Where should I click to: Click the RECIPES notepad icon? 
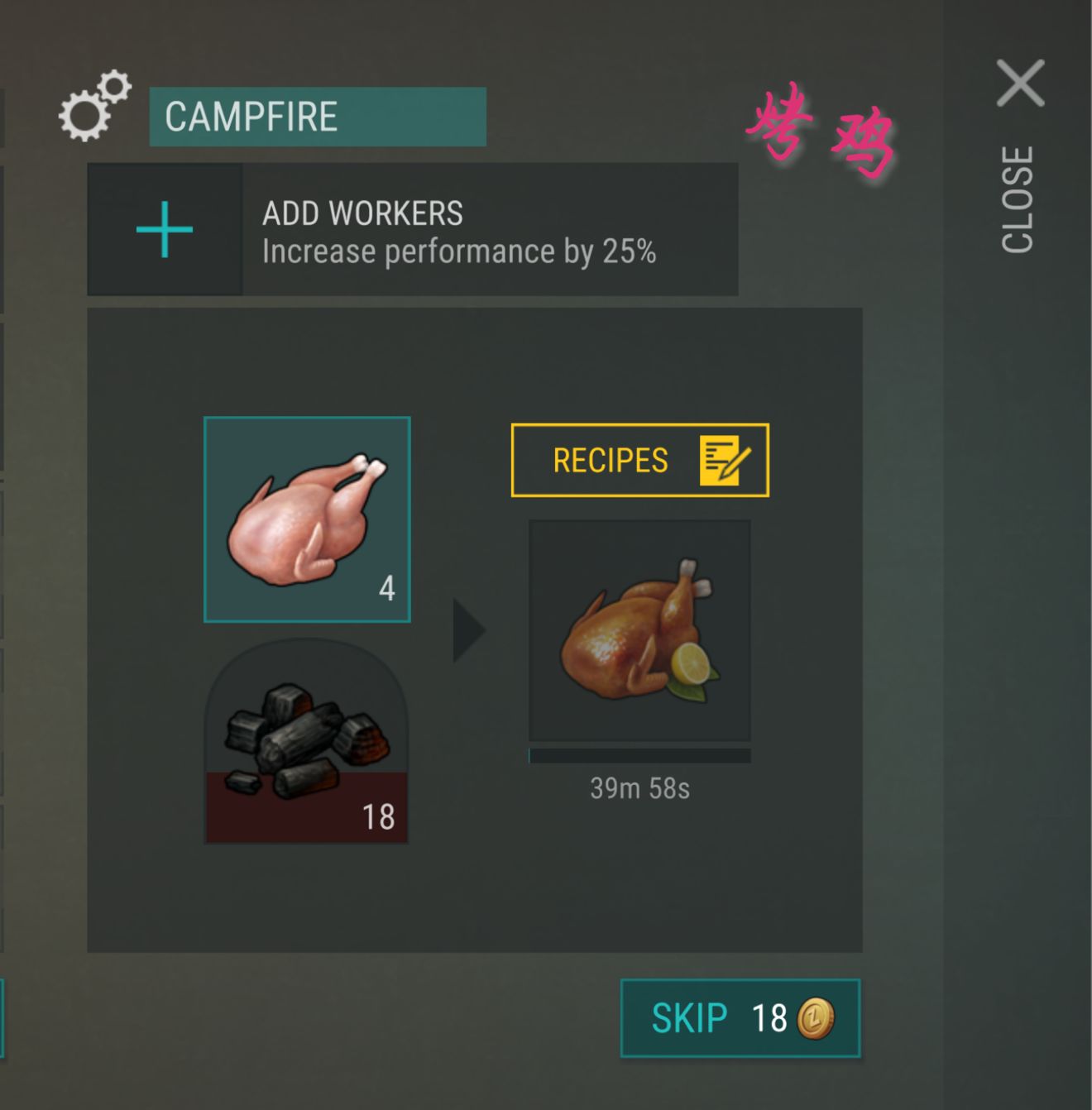click(x=721, y=461)
